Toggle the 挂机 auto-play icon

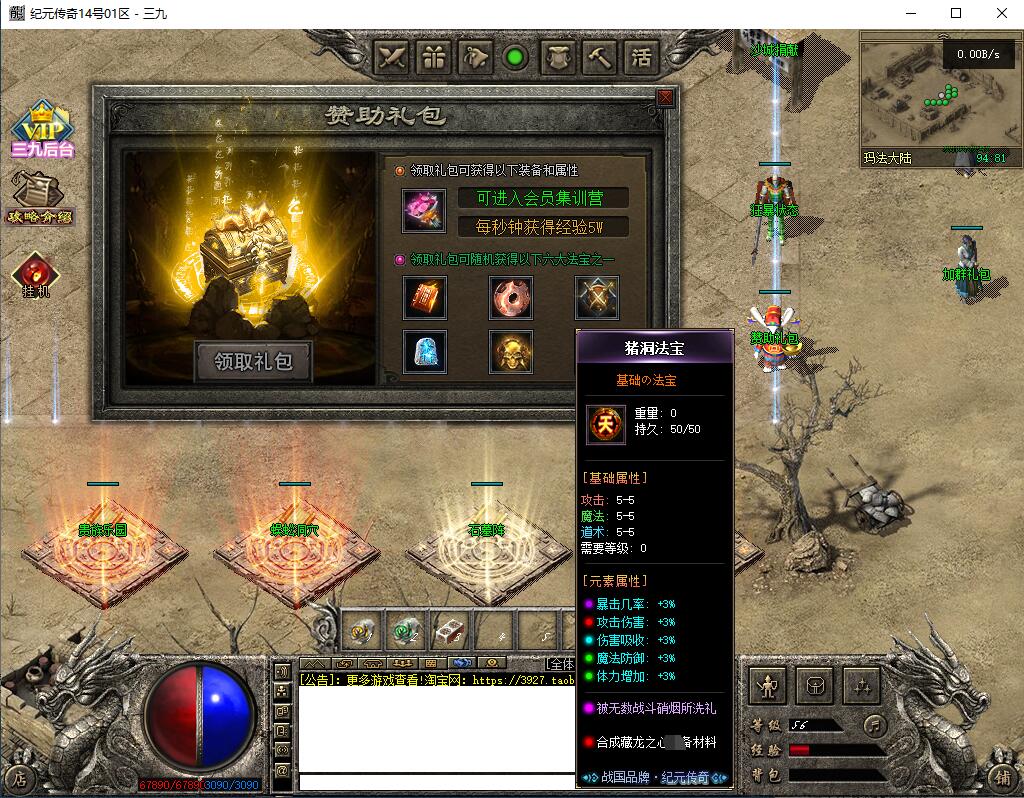(x=36, y=275)
